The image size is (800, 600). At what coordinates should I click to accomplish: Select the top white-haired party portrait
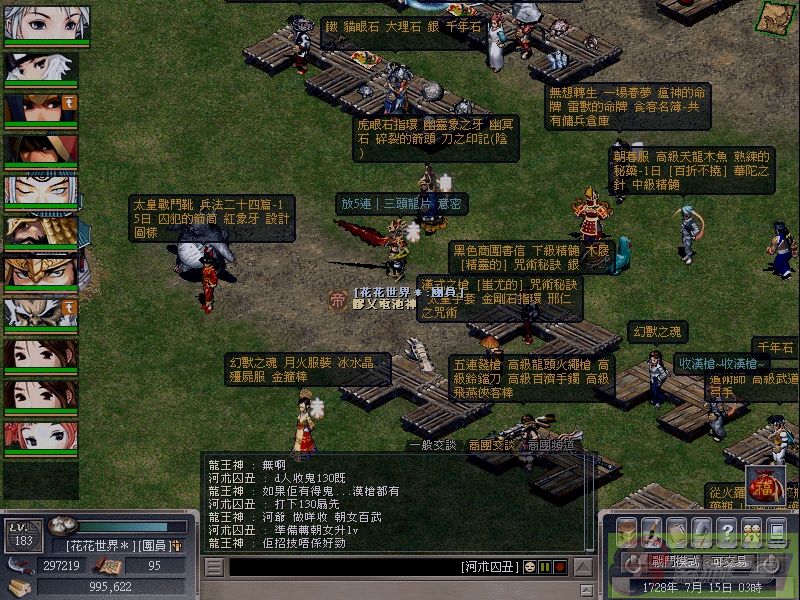coord(47,24)
